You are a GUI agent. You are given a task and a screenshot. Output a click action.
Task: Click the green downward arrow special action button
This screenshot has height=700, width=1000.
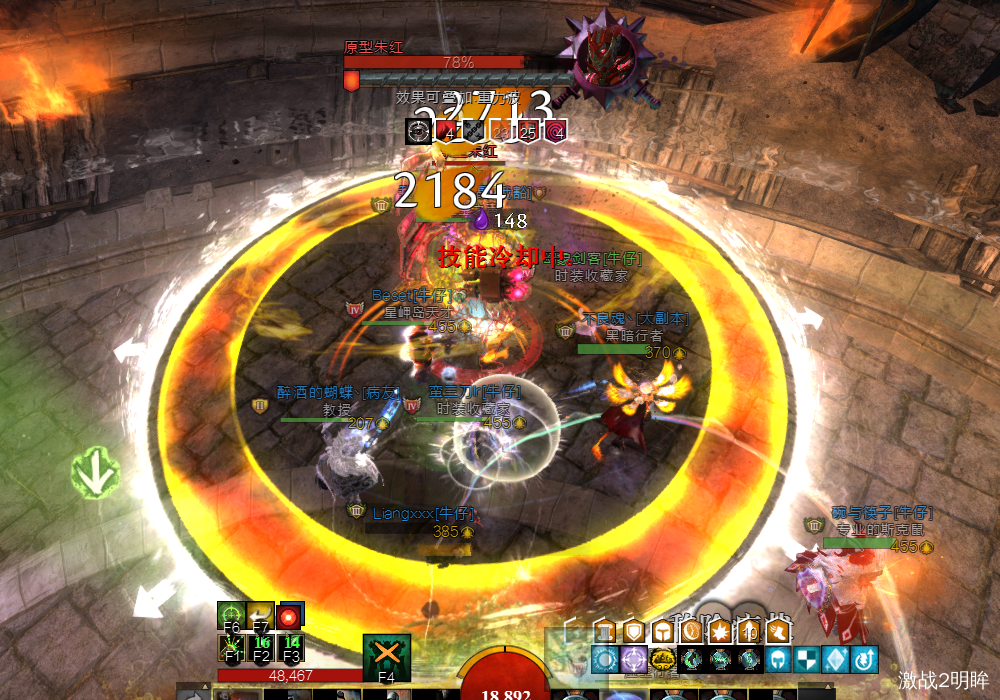tap(95, 476)
